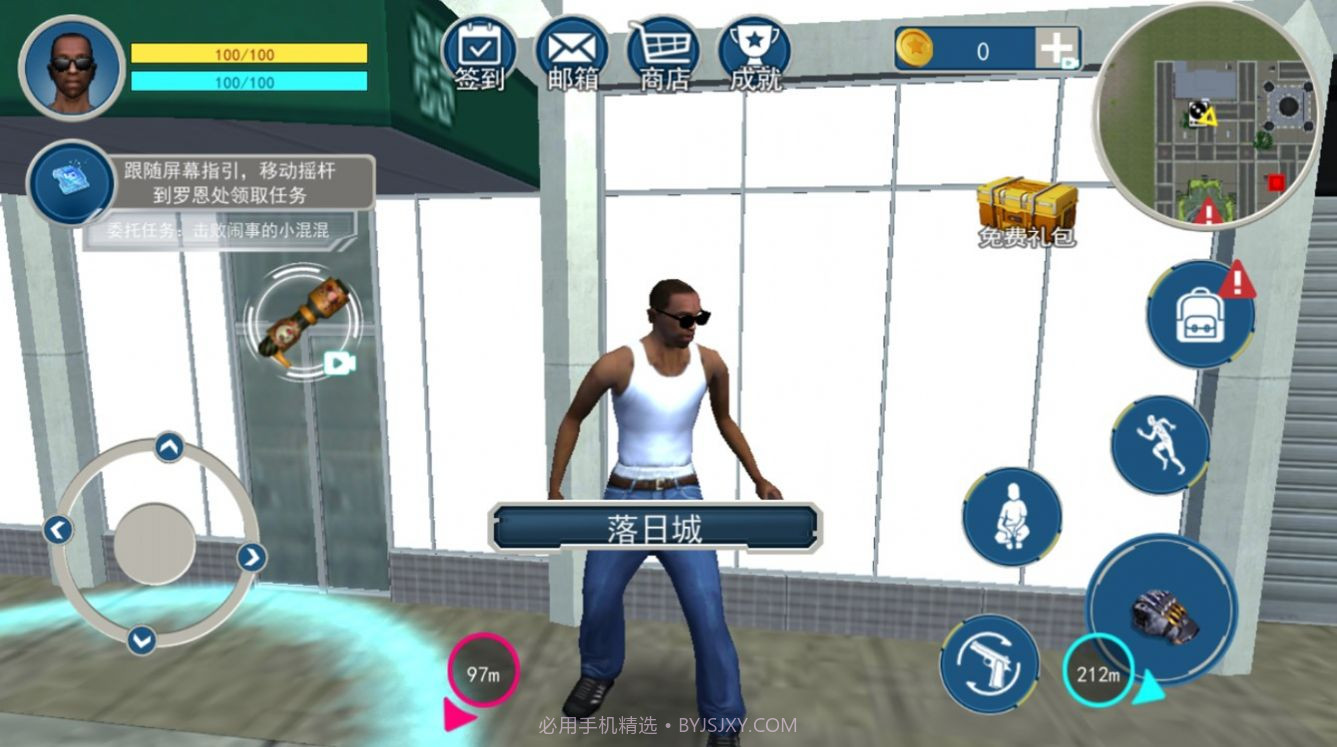Open the 邮箱 mailbox
1337x747 pixels.
(572, 52)
